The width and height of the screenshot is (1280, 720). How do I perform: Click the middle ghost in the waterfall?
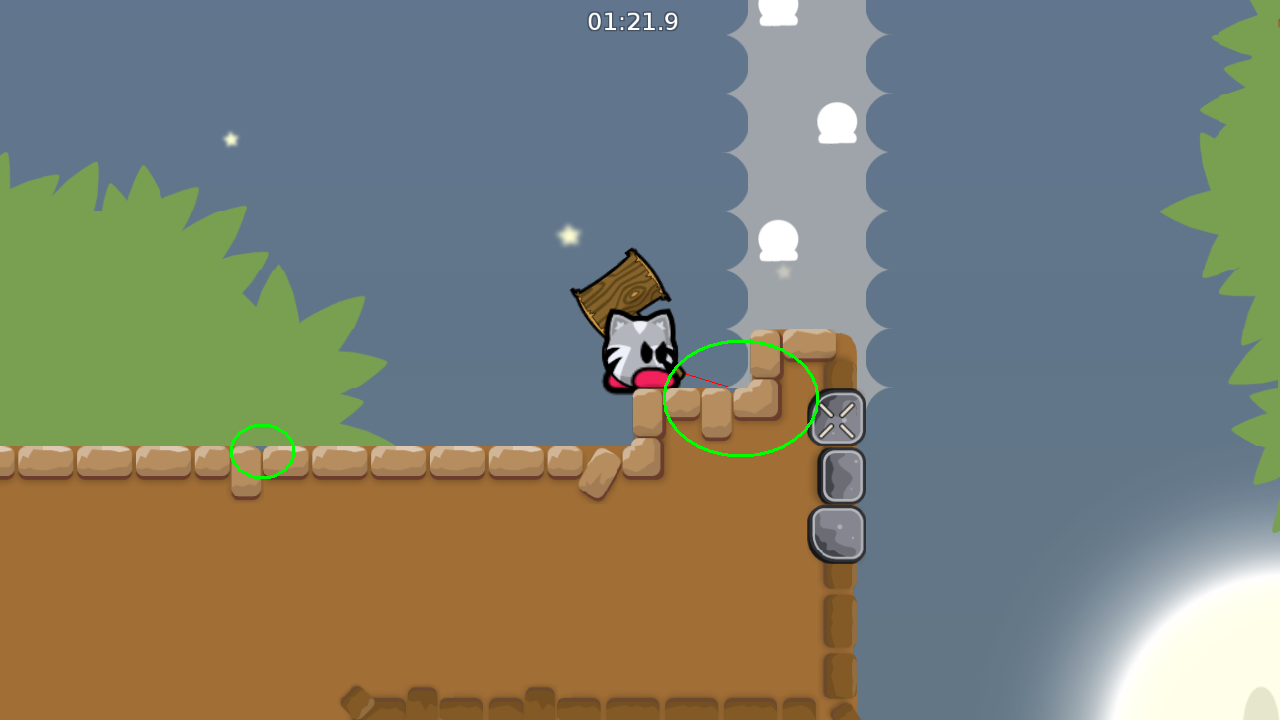pos(837,122)
